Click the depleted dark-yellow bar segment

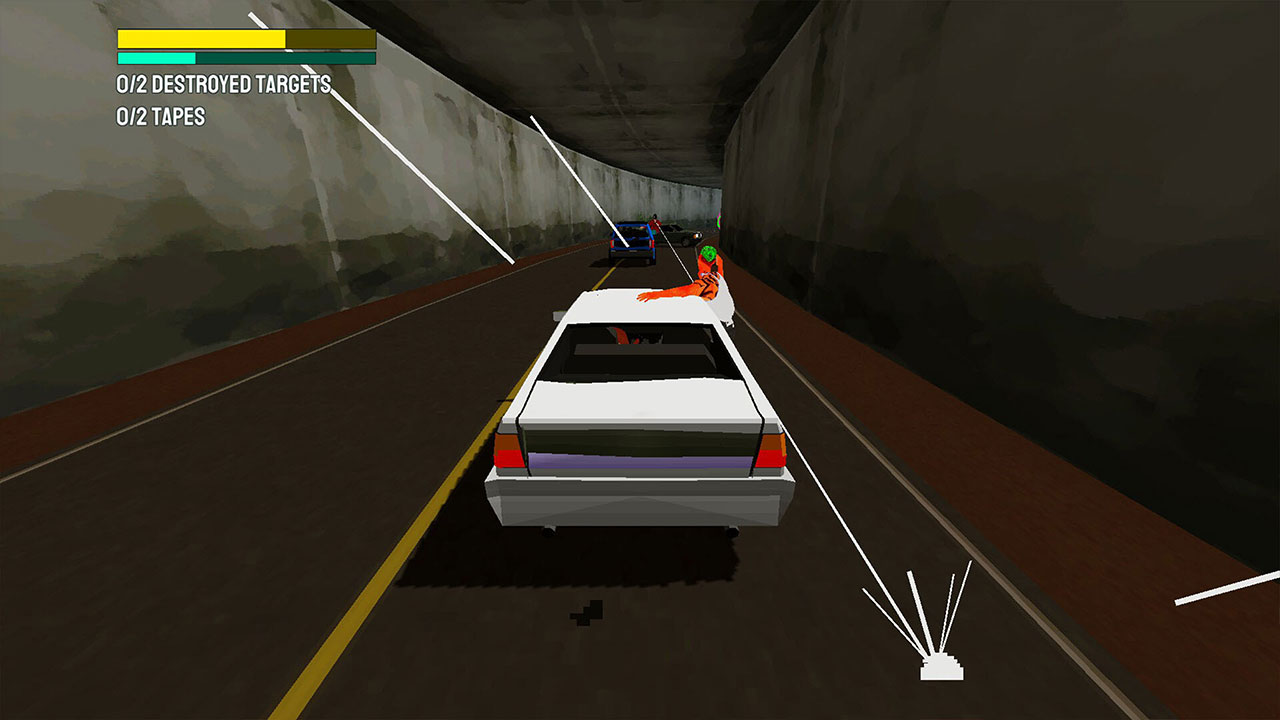pos(330,38)
